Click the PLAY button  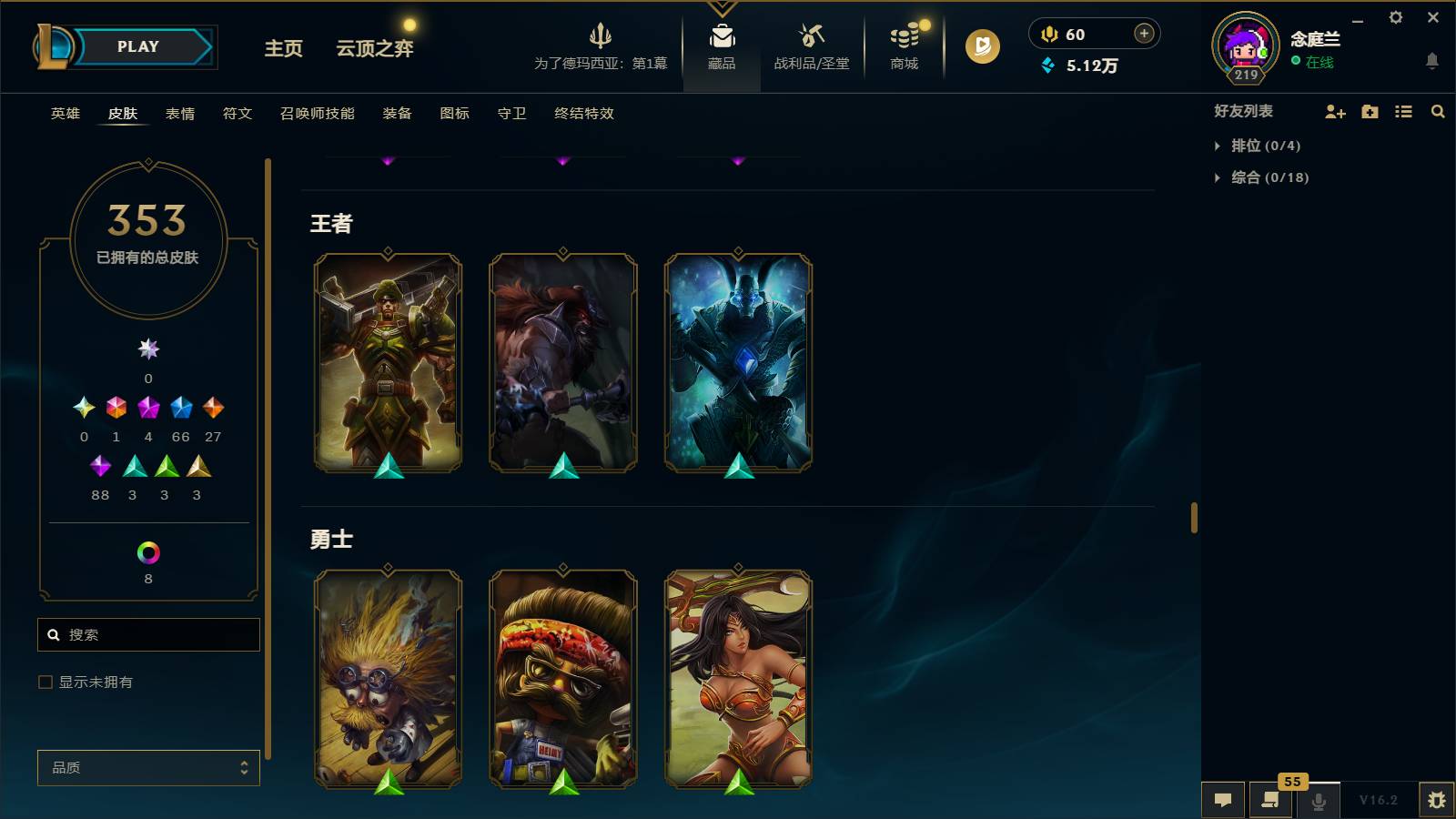pyautogui.click(x=136, y=46)
